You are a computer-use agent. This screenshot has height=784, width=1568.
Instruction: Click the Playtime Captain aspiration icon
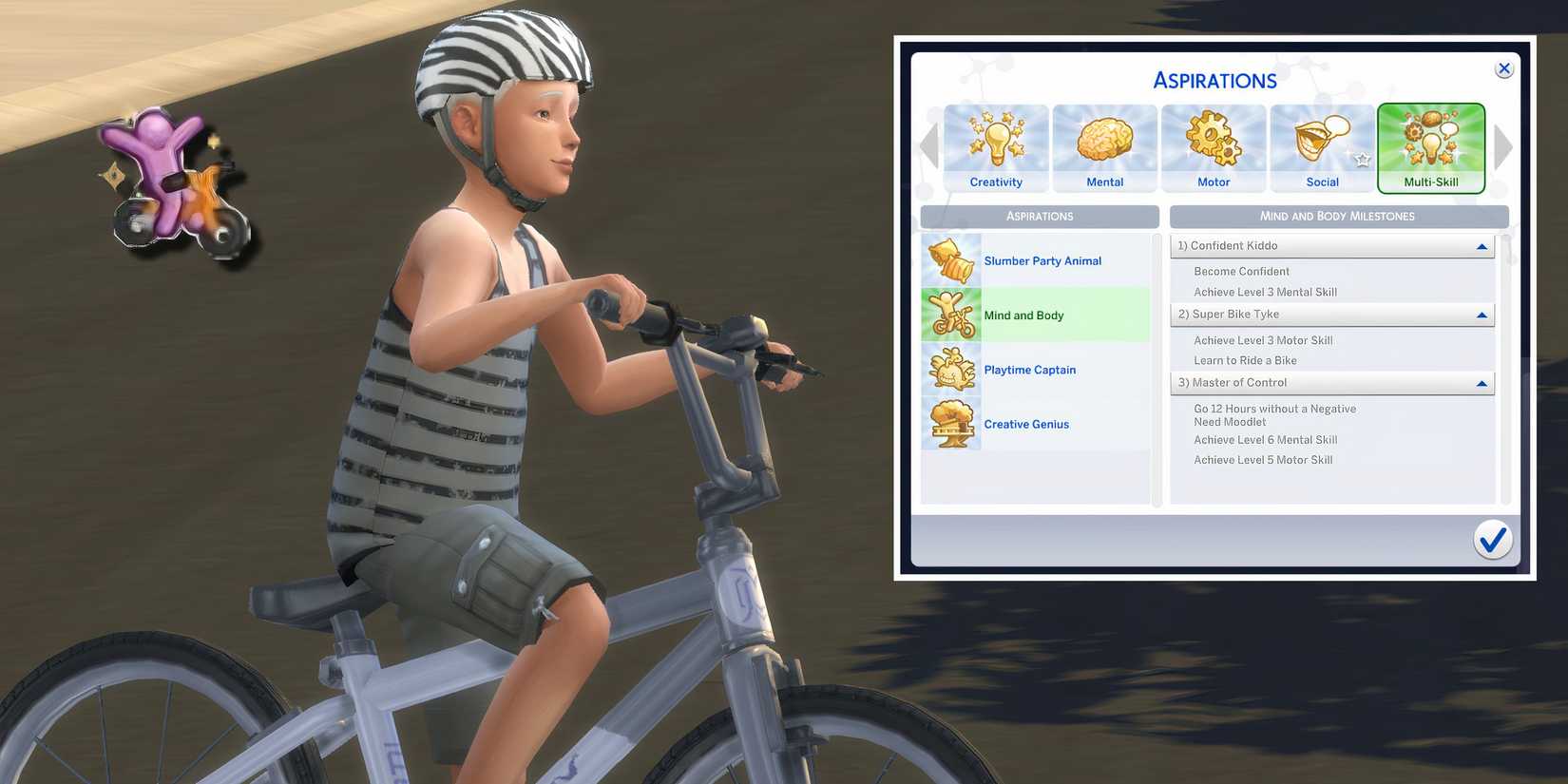pos(950,370)
